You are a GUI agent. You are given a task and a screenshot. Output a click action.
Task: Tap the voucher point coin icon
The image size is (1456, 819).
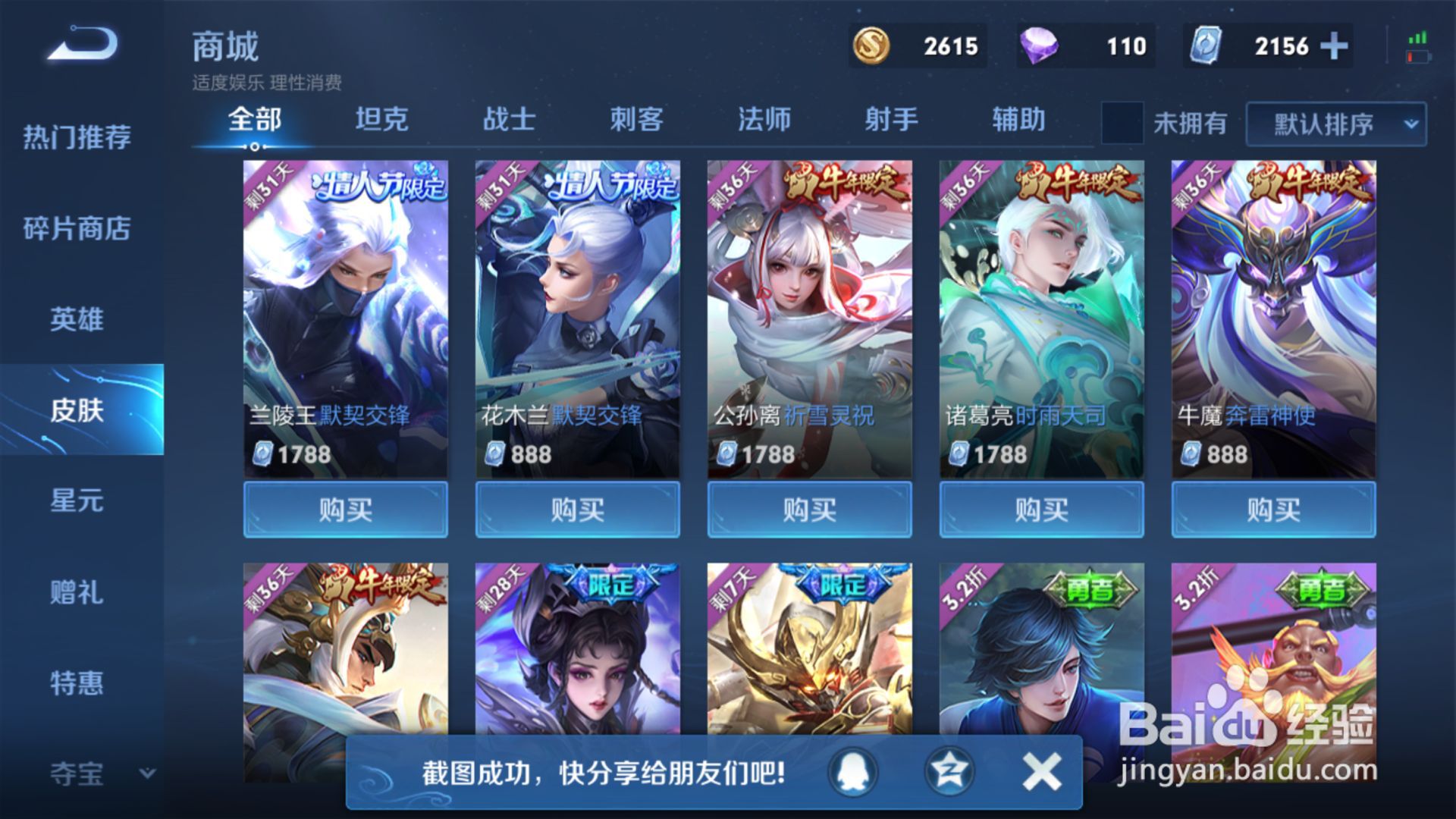pyautogui.click(x=1206, y=46)
